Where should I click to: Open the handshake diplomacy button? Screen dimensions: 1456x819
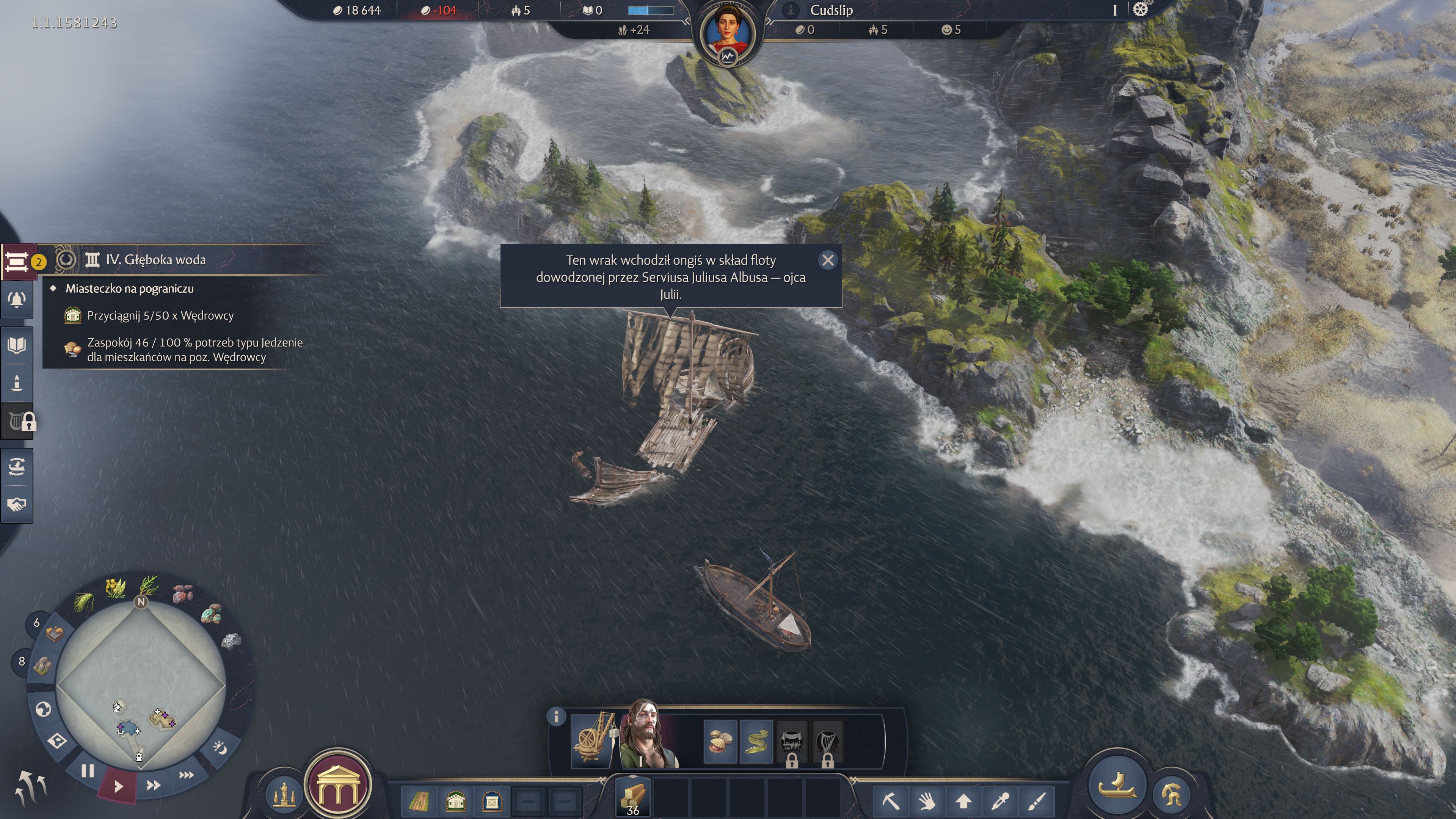[17, 504]
